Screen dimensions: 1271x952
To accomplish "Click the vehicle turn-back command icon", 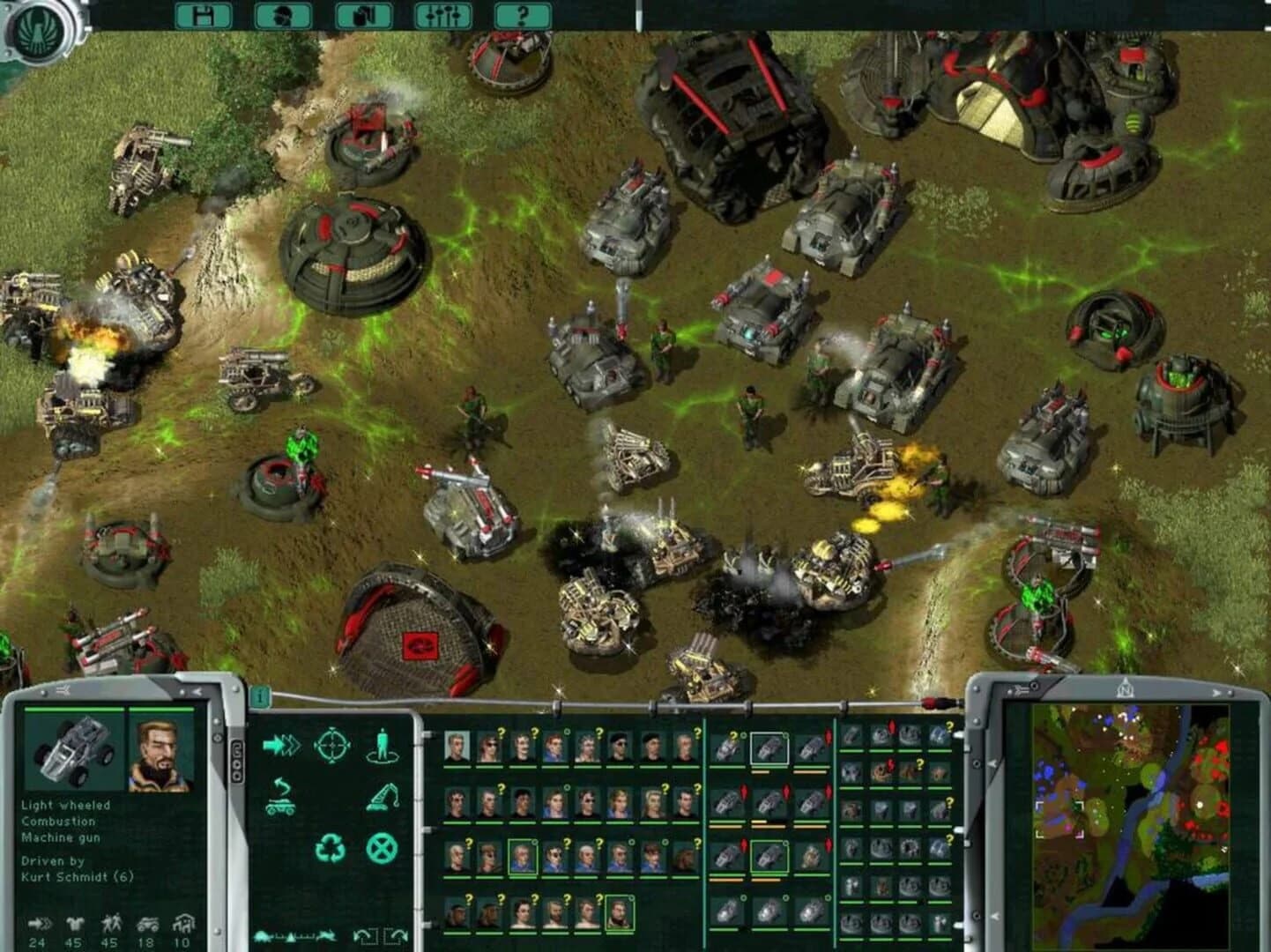I will point(280,795).
